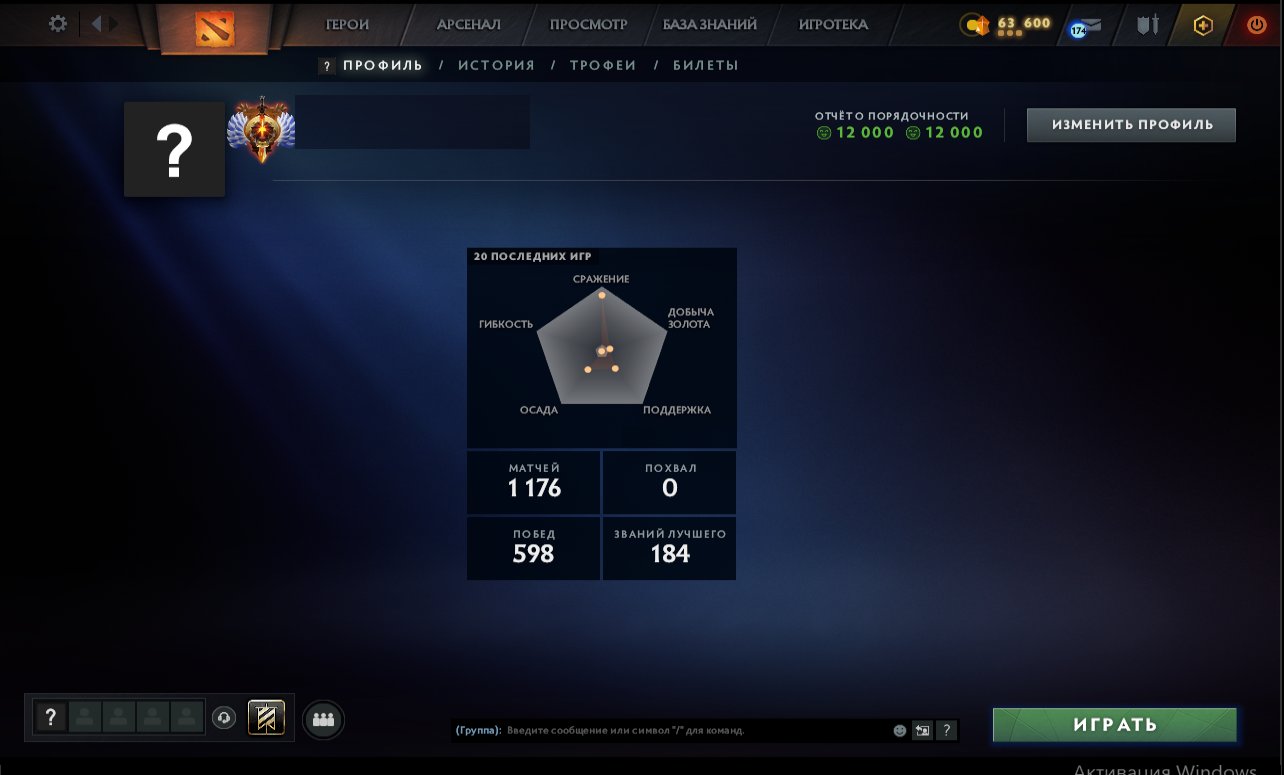Image resolution: width=1284 pixels, height=775 pixels.
Task: Open the ГЕРОИ menu
Action: pos(345,24)
